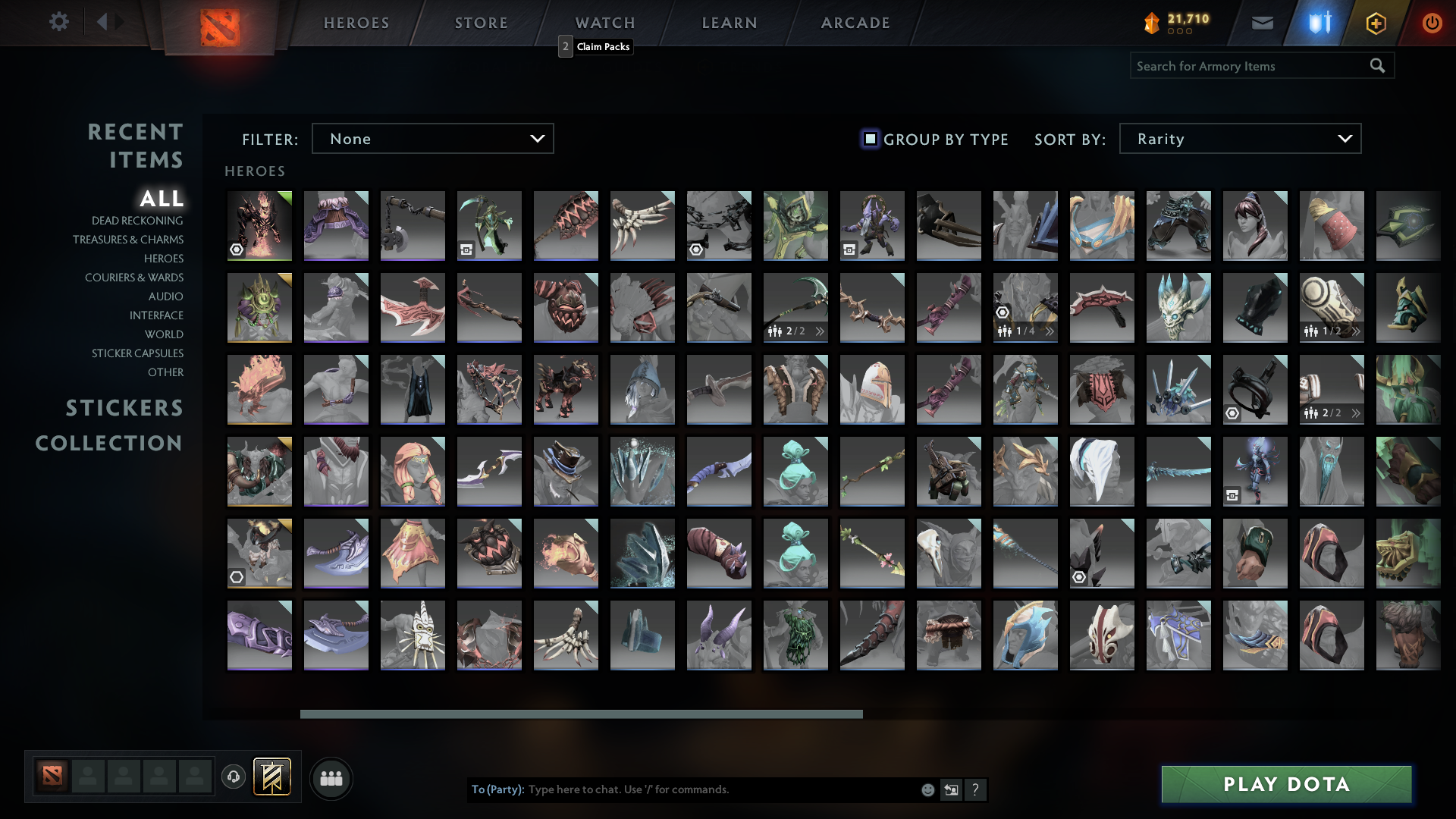Open the friends party finder icon
Image resolution: width=1456 pixels, height=819 pixels.
pos(331,778)
